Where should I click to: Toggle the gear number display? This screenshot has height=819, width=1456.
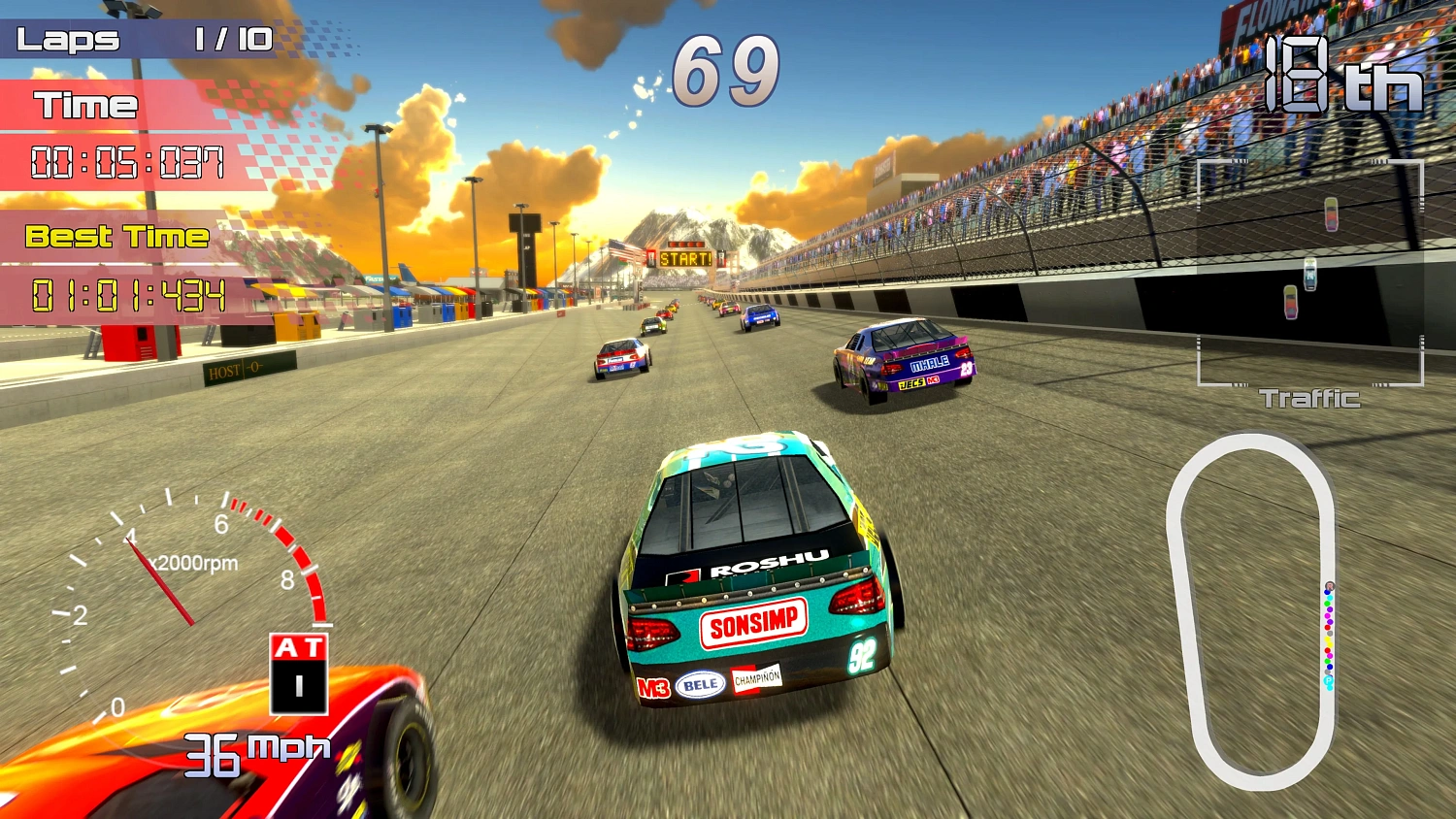(x=298, y=685)
